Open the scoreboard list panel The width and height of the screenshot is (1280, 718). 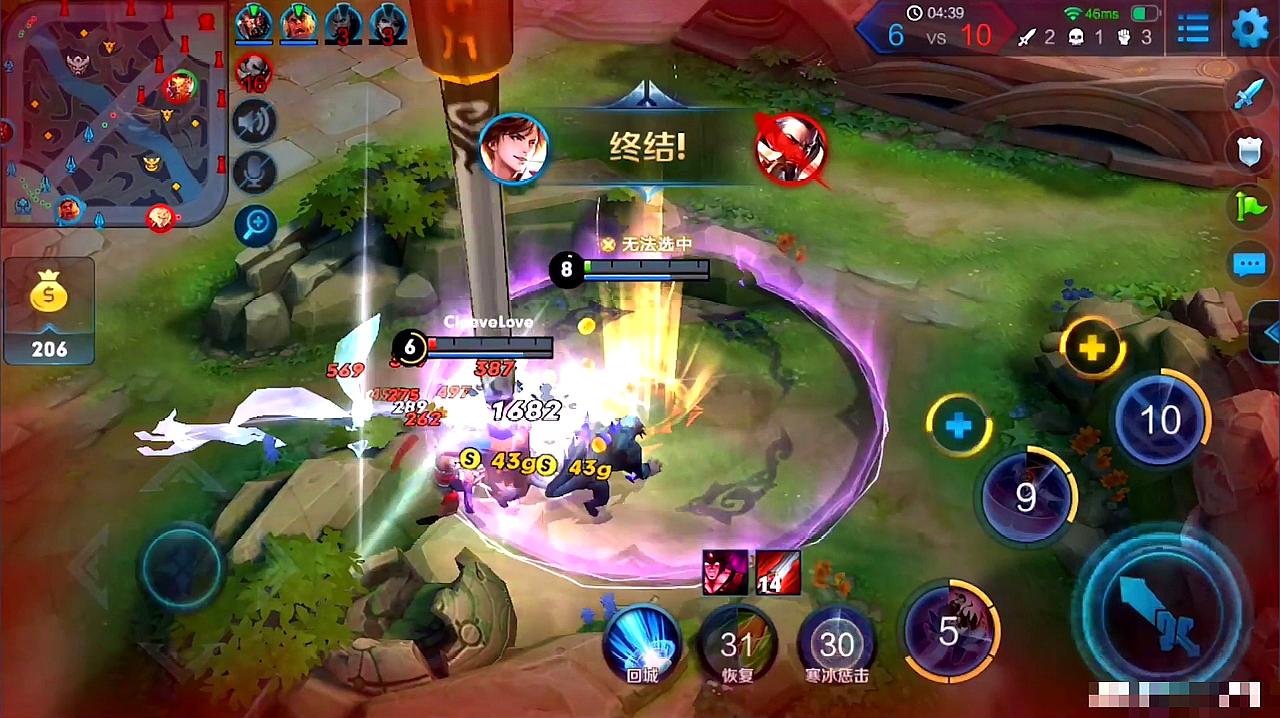1193,28
